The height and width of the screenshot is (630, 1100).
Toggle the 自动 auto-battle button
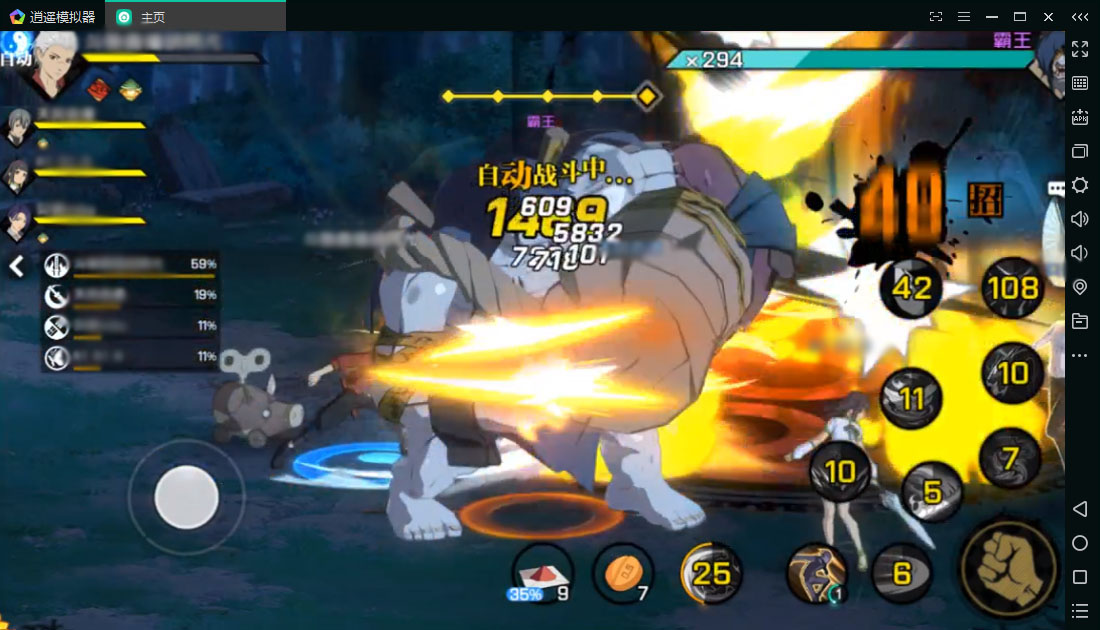tap(15, 56)
